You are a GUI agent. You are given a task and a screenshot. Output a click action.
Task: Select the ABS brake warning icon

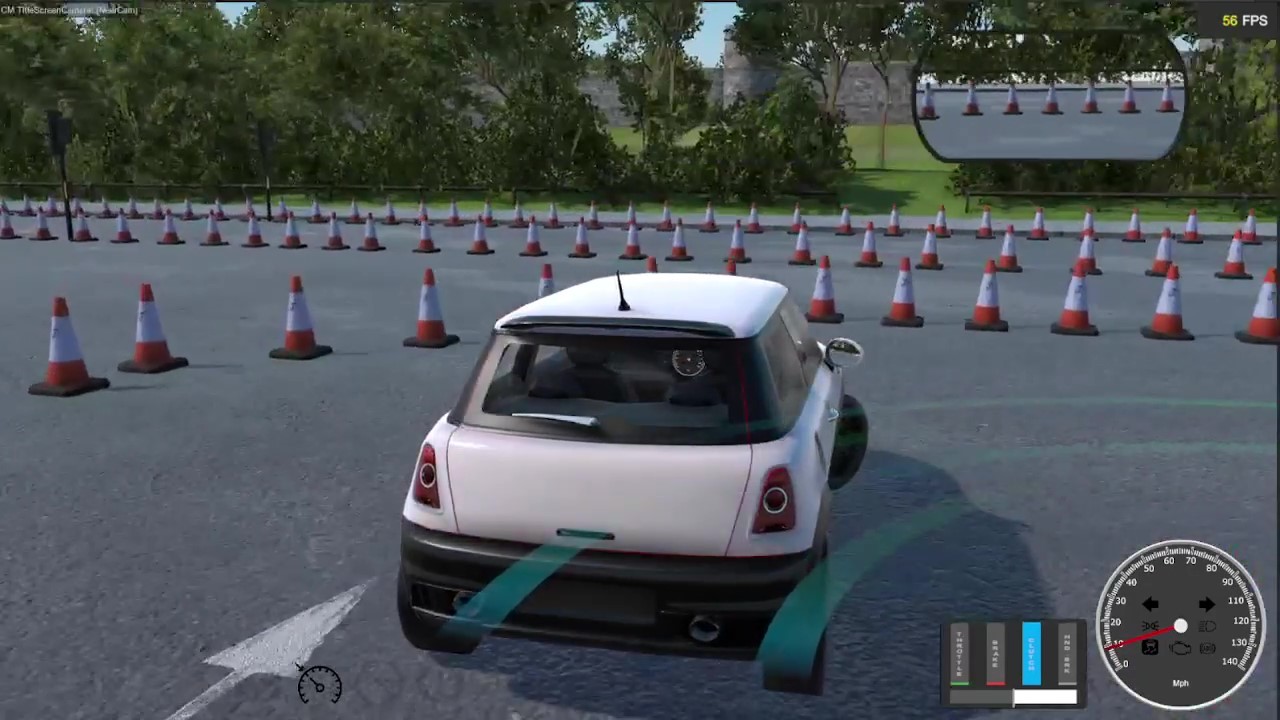point(1207,647)
